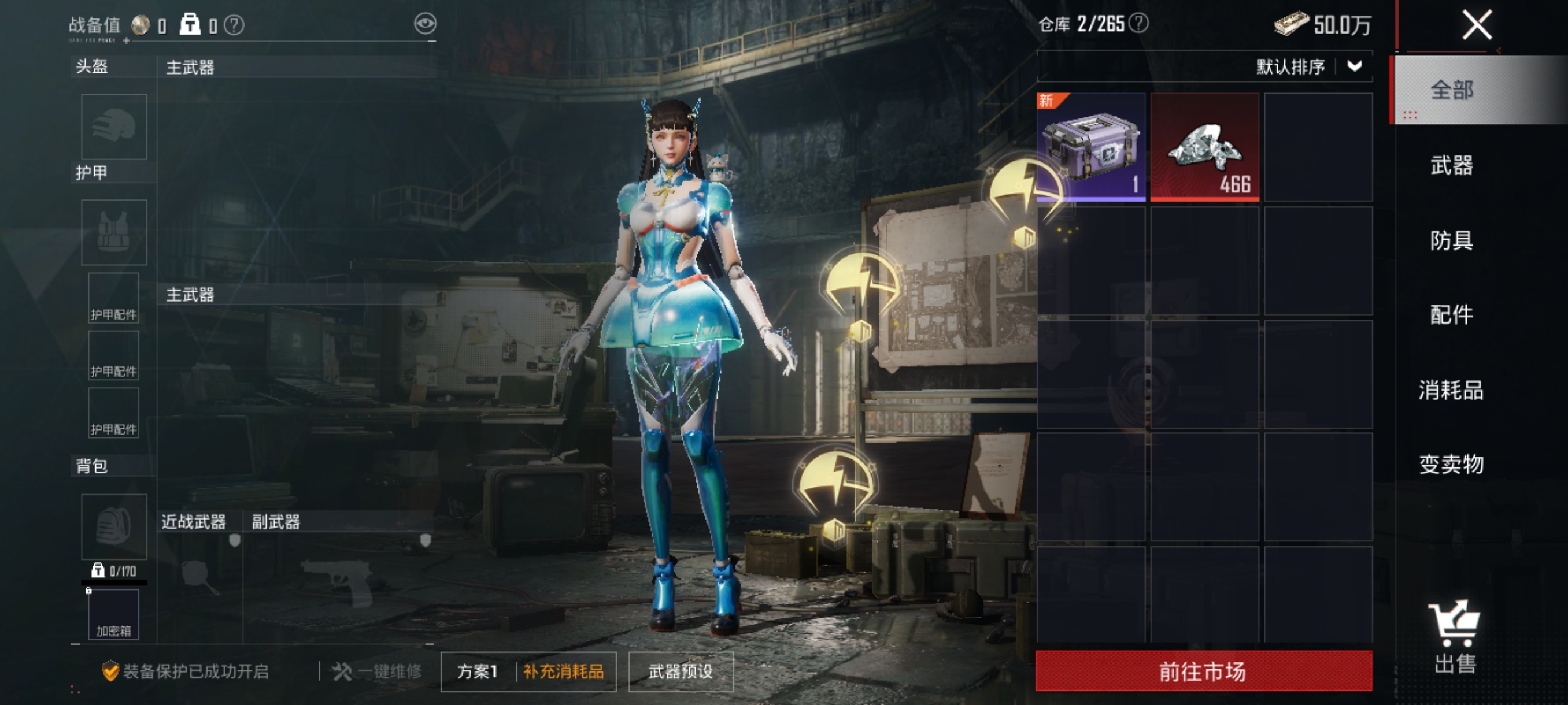The width and height of the screenshot is (1568, 705).
Task: Open the 变卖物 tab
Action: click(x=1452, y=465)
